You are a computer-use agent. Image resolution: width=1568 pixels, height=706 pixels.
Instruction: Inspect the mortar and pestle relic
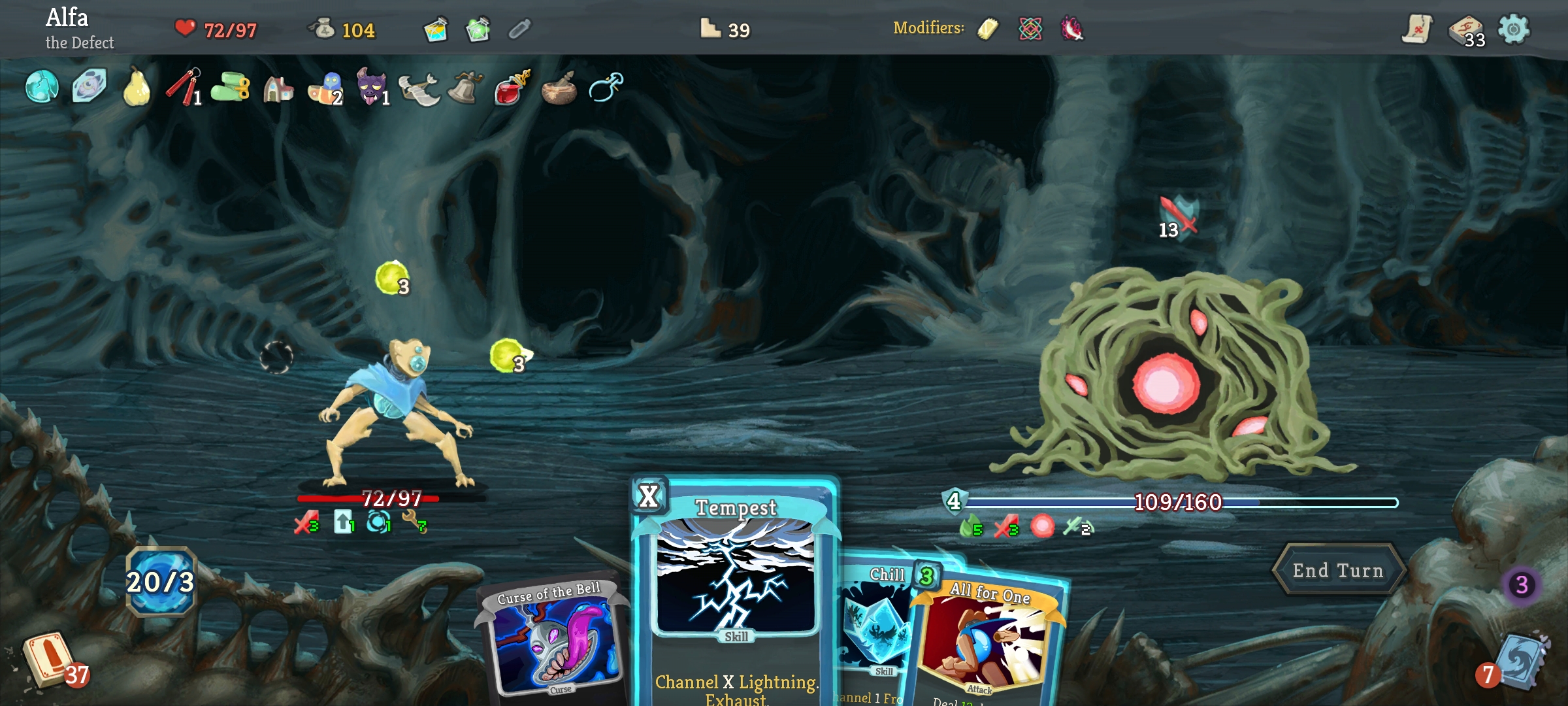tap(559, 88)
